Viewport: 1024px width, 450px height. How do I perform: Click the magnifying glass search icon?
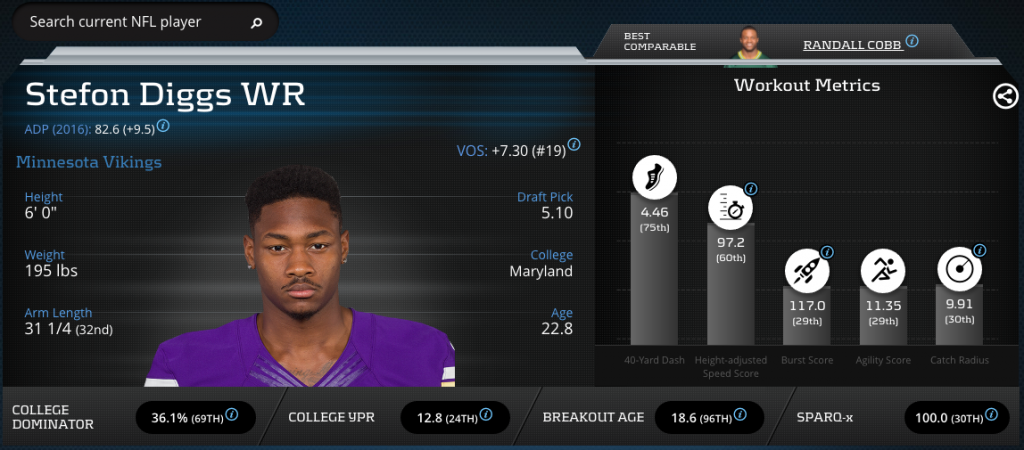pyautogui.click(x=256, y=22)
